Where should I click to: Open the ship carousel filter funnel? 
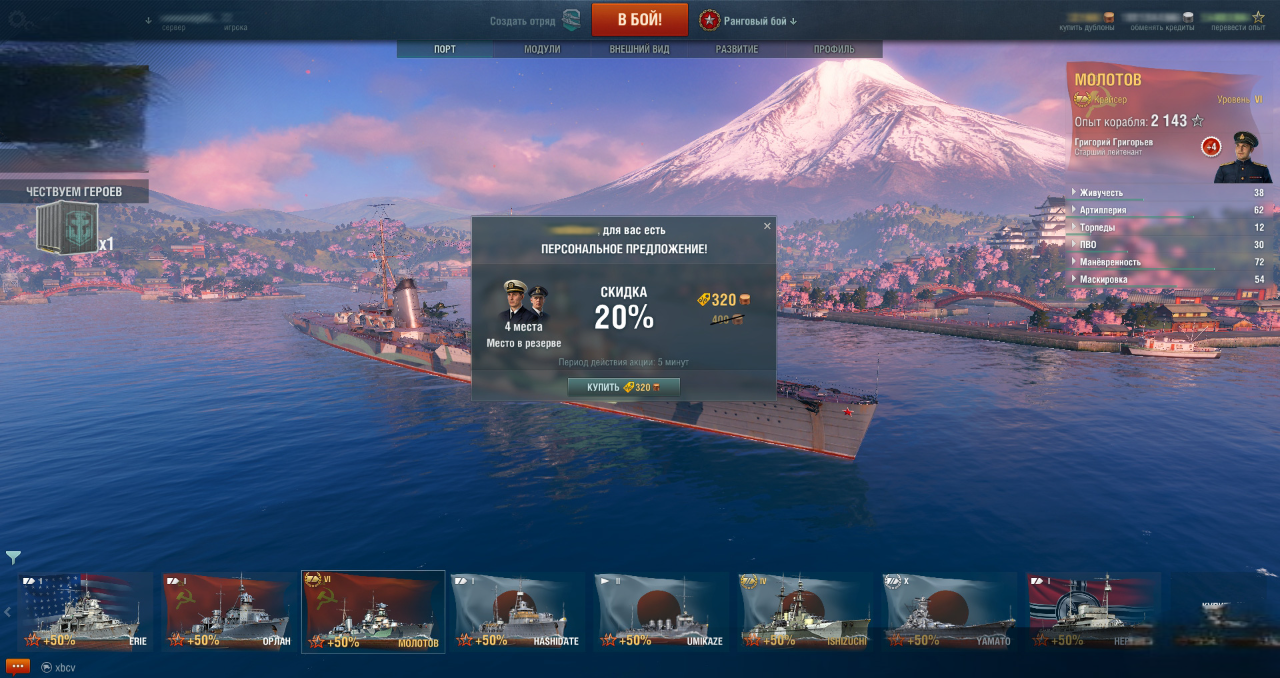point(13,557)
